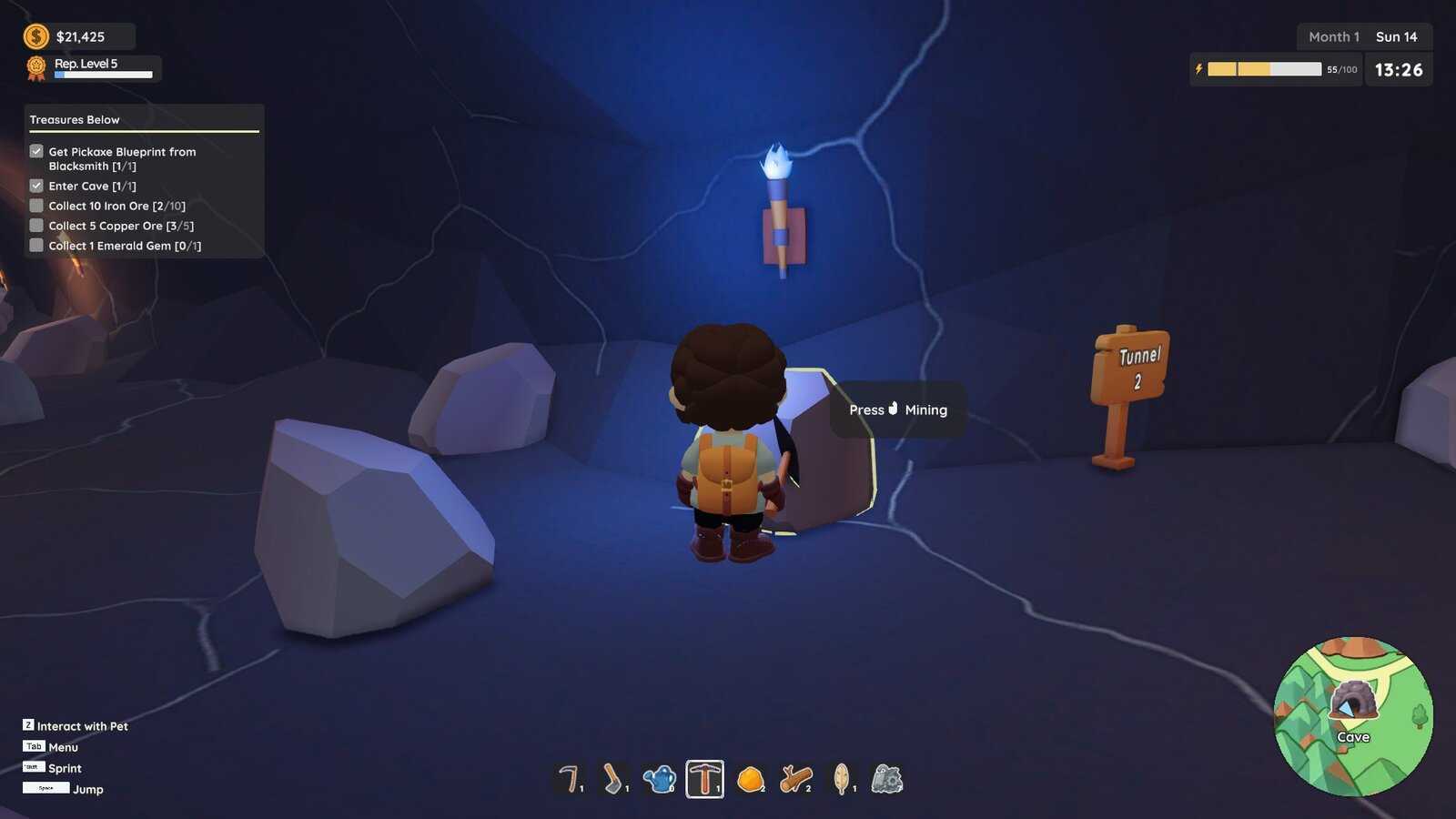Viewport: 1456px width, 819px height.
Task: Open the Treasures Below quest tracker
Action: point(75,120)
